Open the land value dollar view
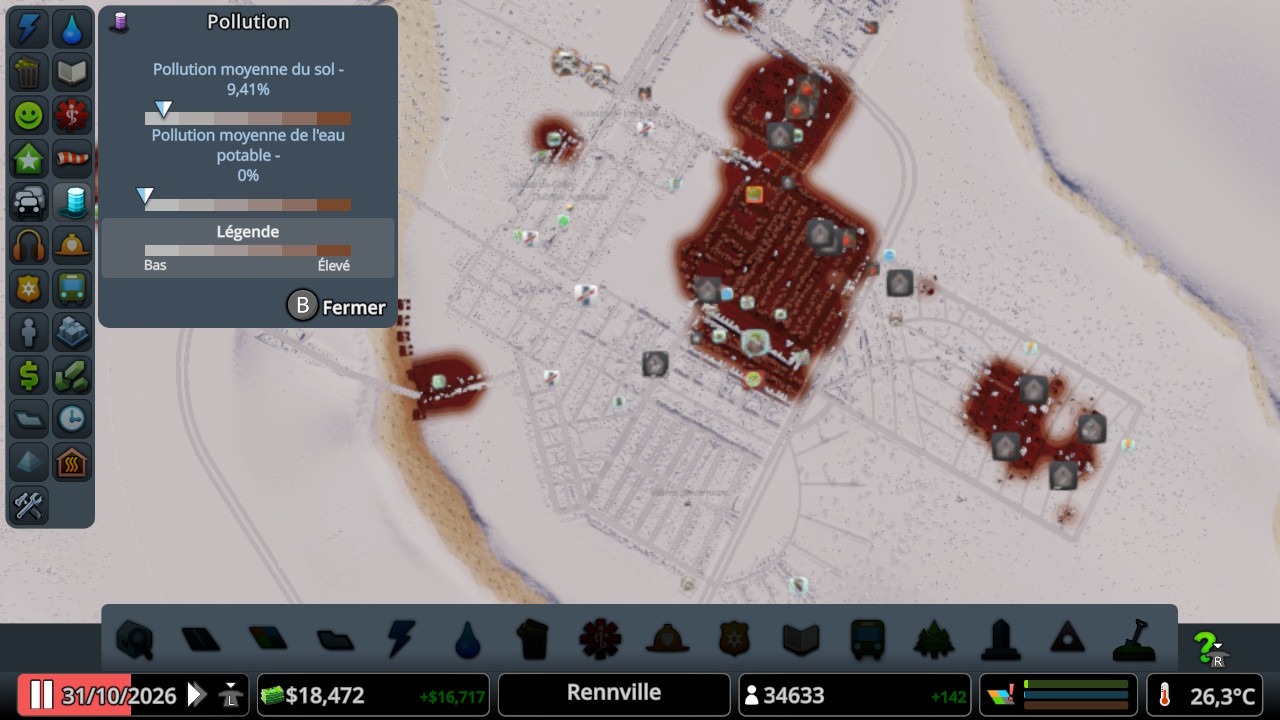Viewport: 1280px width, 720px height. 28,375
